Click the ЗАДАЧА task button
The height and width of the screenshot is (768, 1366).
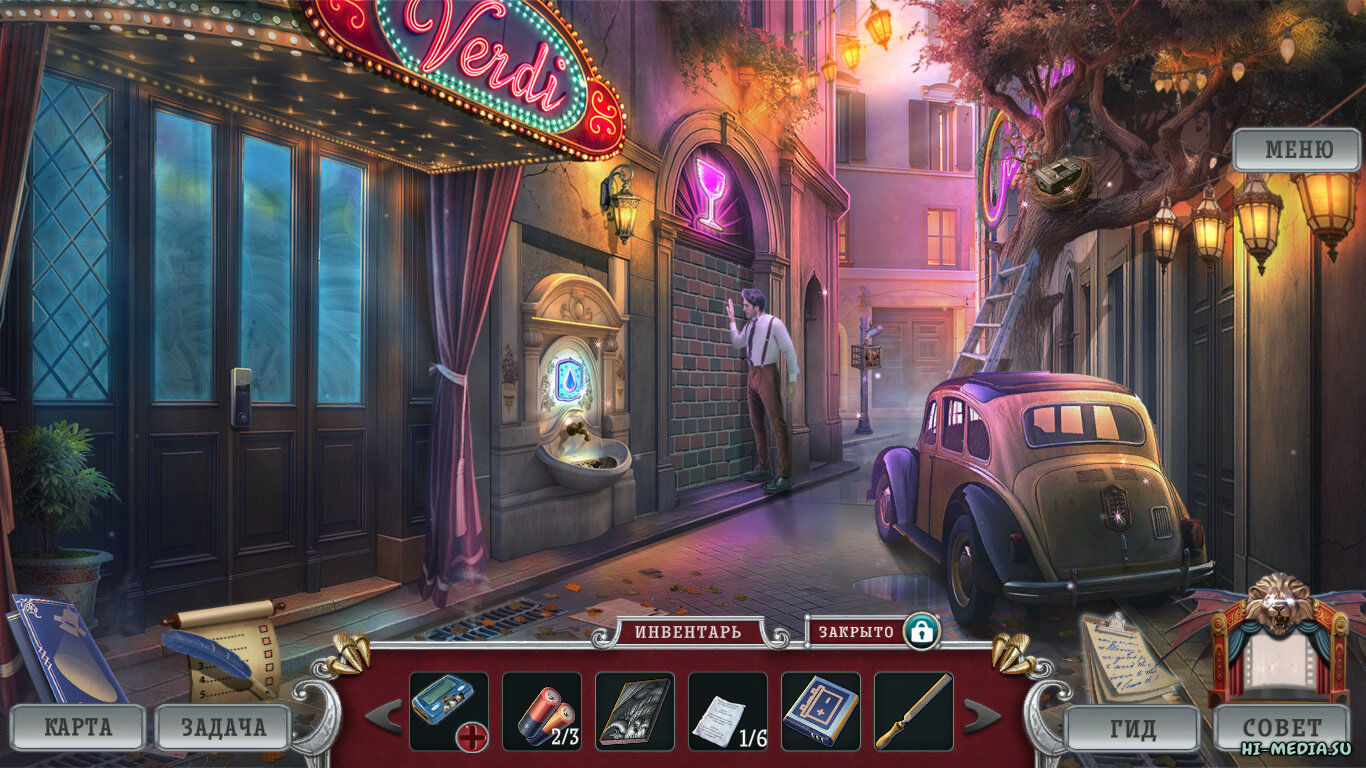coord(223,727)
